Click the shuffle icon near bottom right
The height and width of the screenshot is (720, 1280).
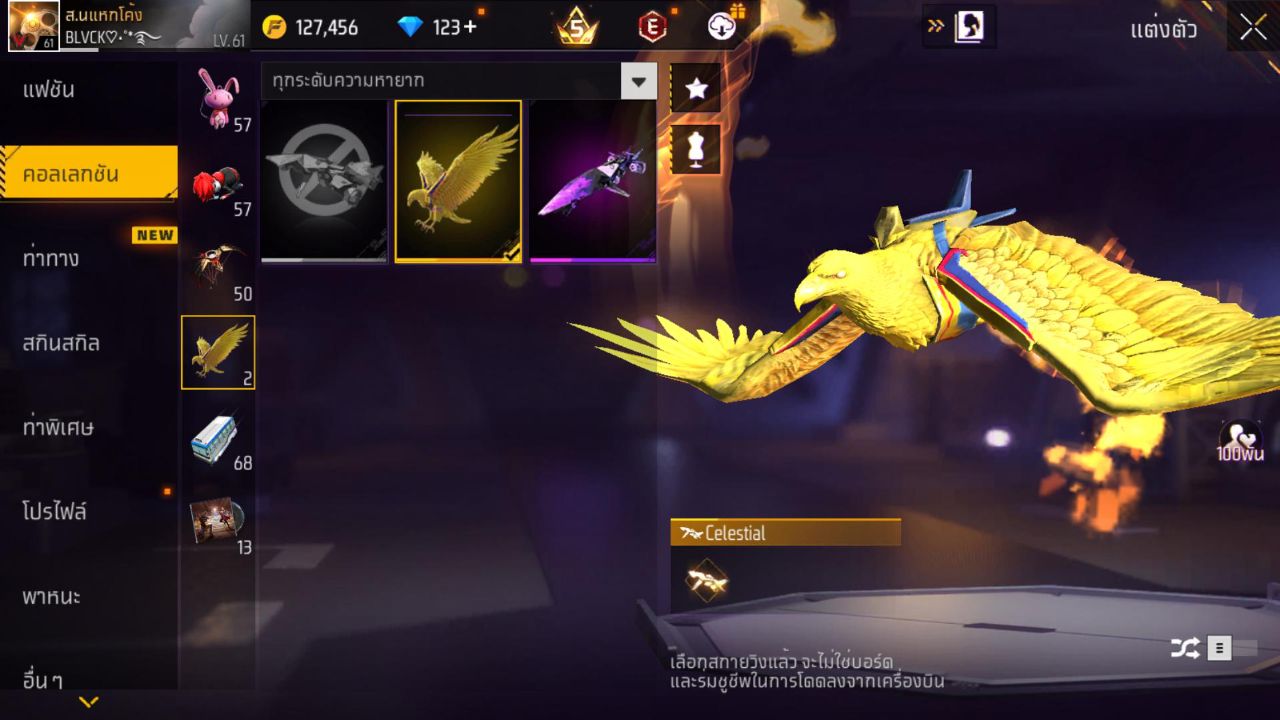(1184, 647)
